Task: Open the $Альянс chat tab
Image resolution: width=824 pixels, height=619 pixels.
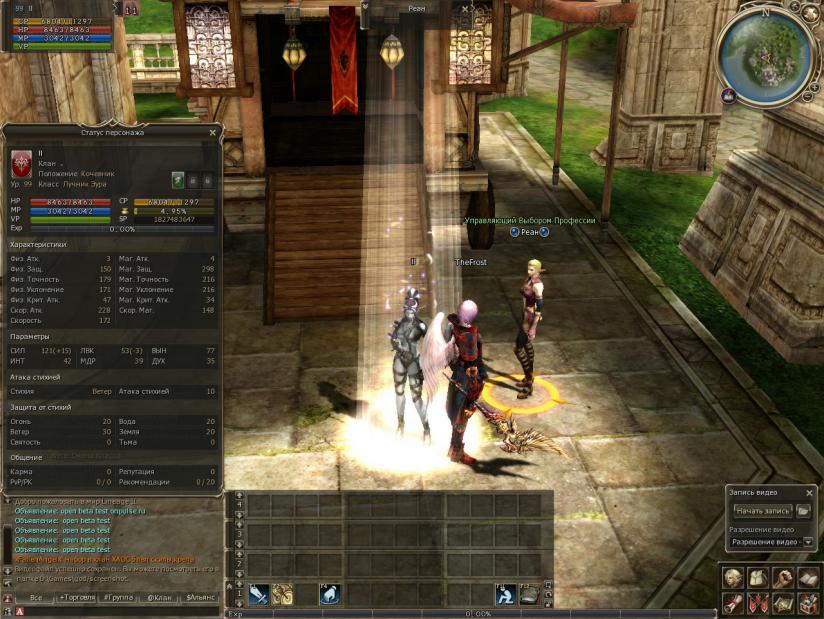Action: (201, 597)
